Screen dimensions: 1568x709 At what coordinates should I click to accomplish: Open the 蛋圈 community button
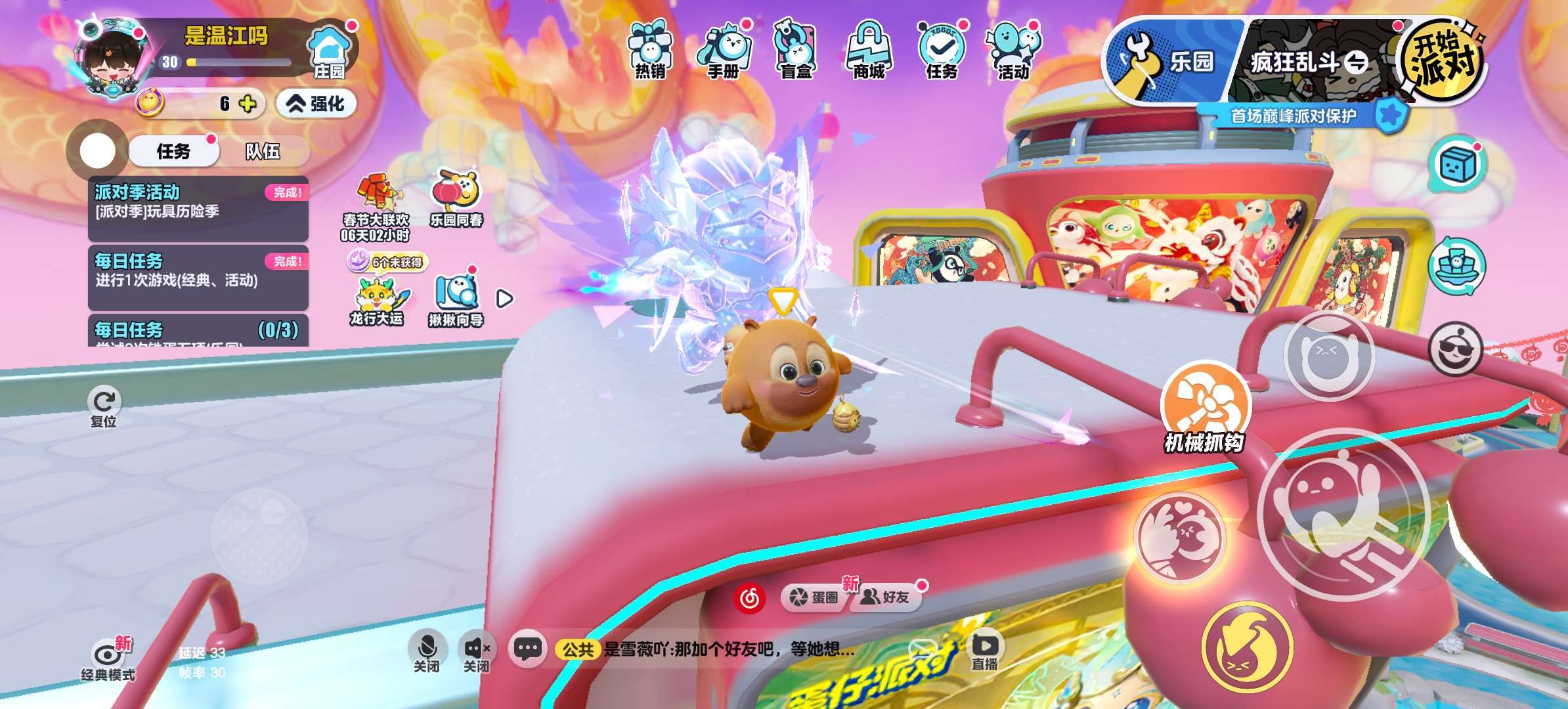[x=815, y=597]
